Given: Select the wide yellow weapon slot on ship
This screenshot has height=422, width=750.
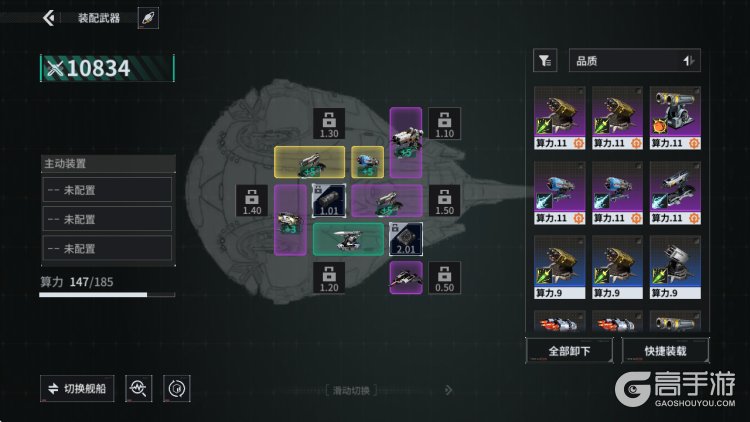Looking at the screenshot, I should (x=310, y=161).
